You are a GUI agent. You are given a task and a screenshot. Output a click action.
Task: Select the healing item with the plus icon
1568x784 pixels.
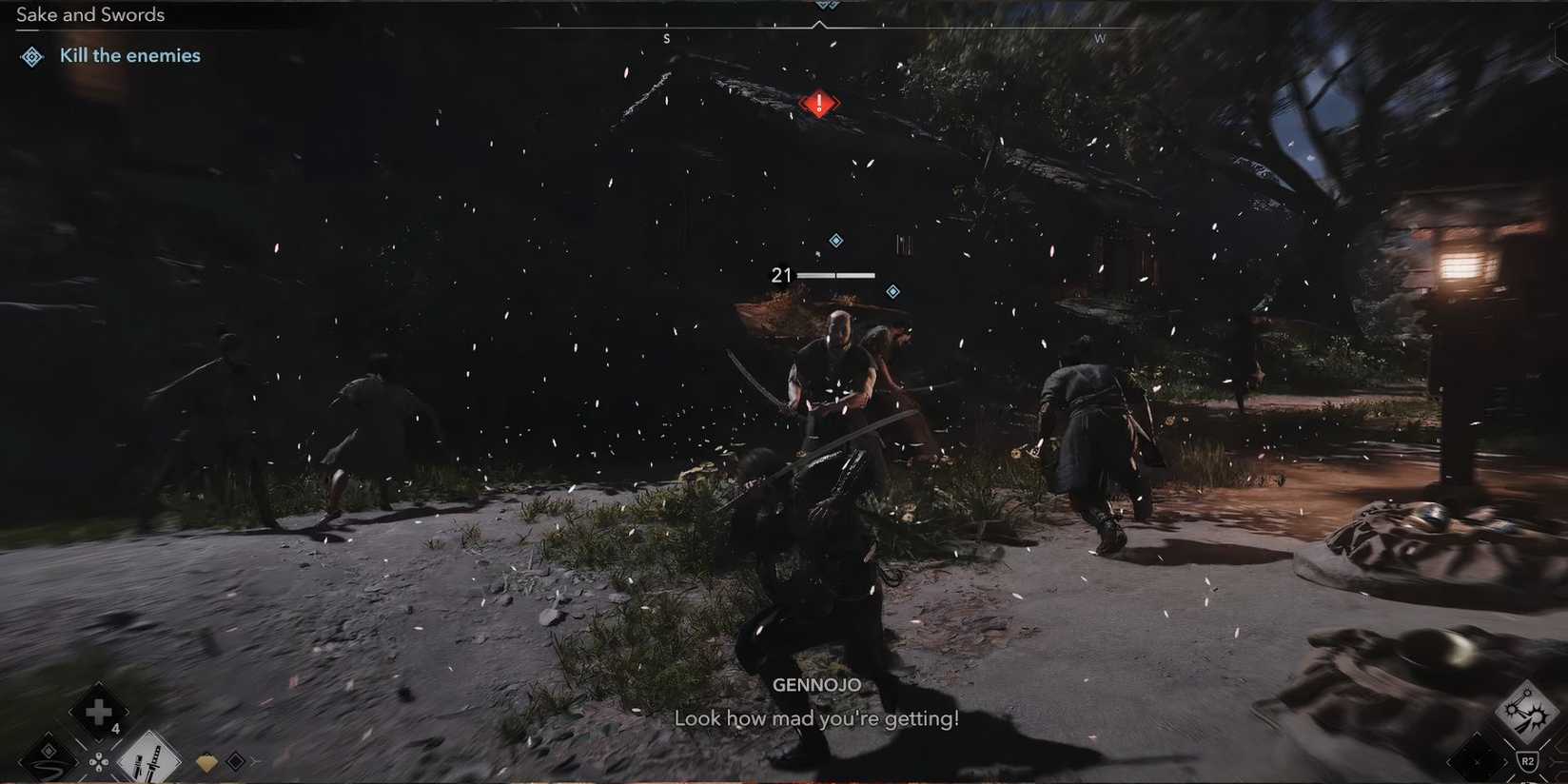(x=99, y=711)
